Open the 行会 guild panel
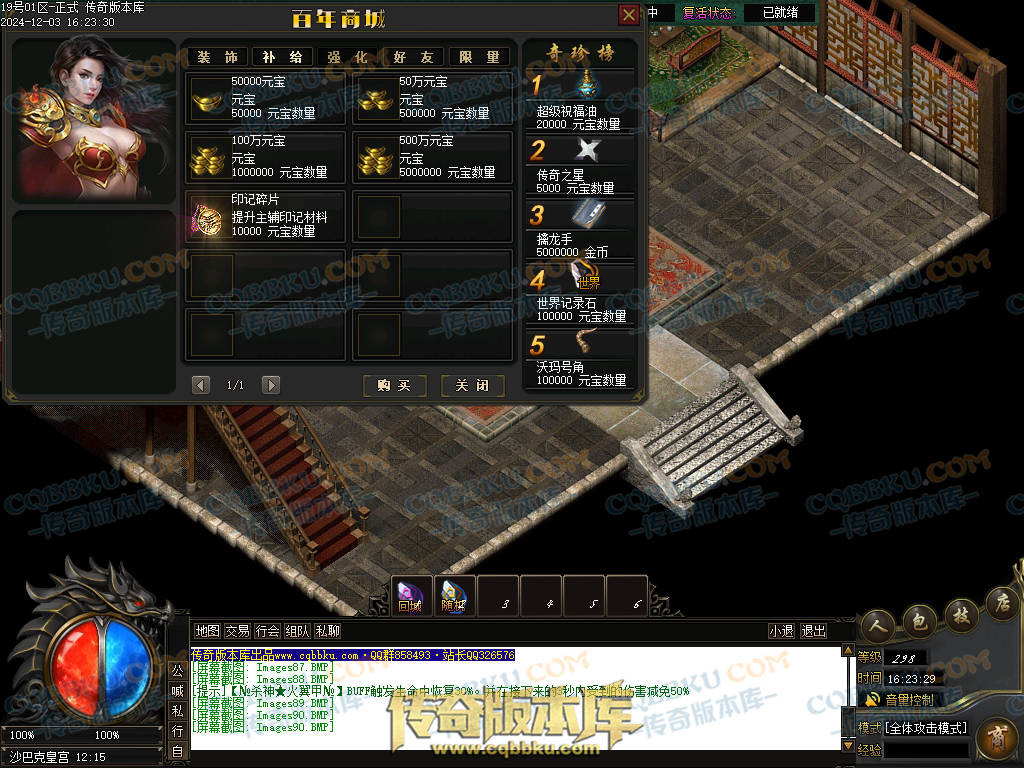The image size is (1024, 768). click(x=267, y=631)
